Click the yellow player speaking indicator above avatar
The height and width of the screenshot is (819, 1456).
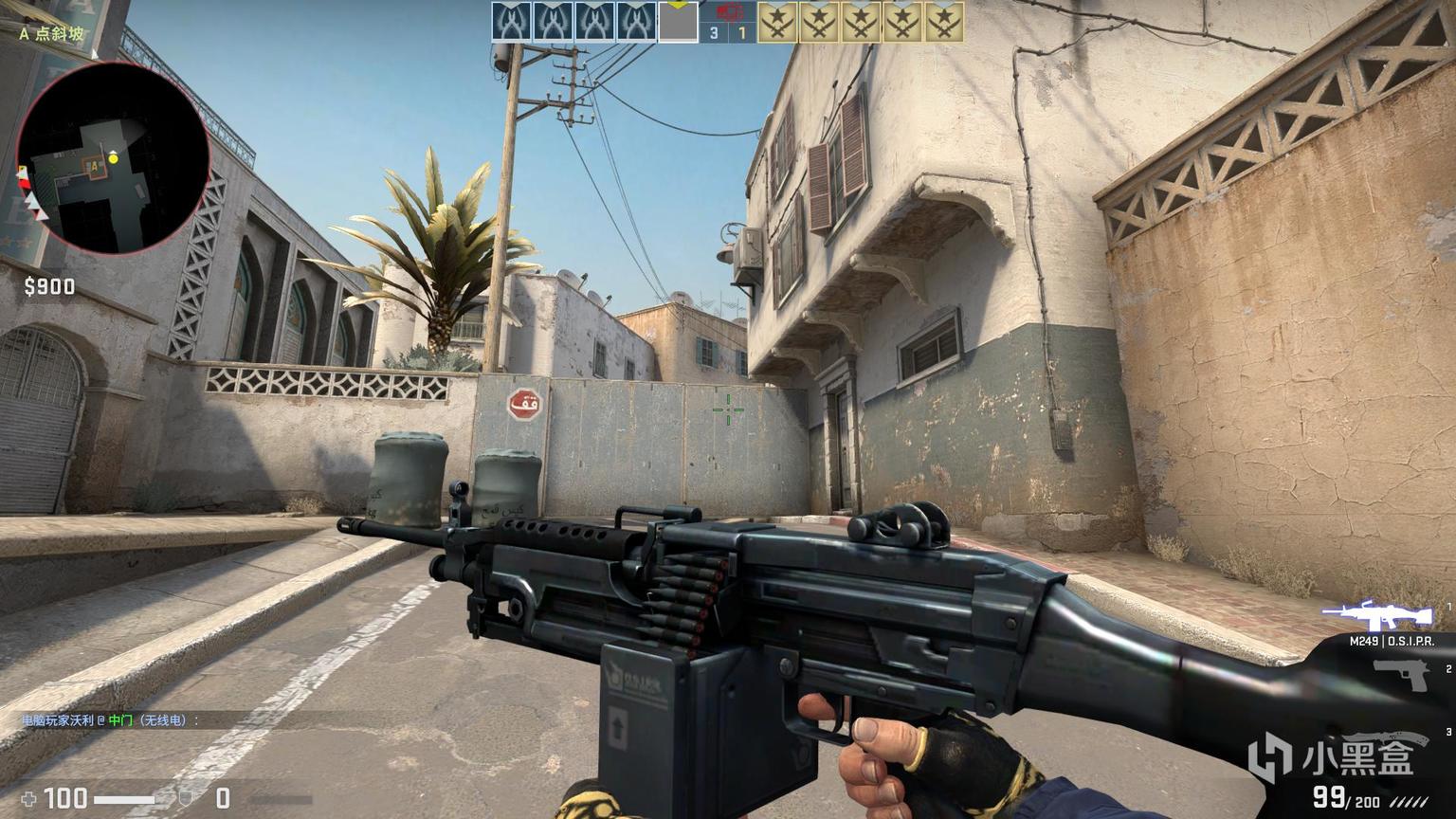pos(677,4)
